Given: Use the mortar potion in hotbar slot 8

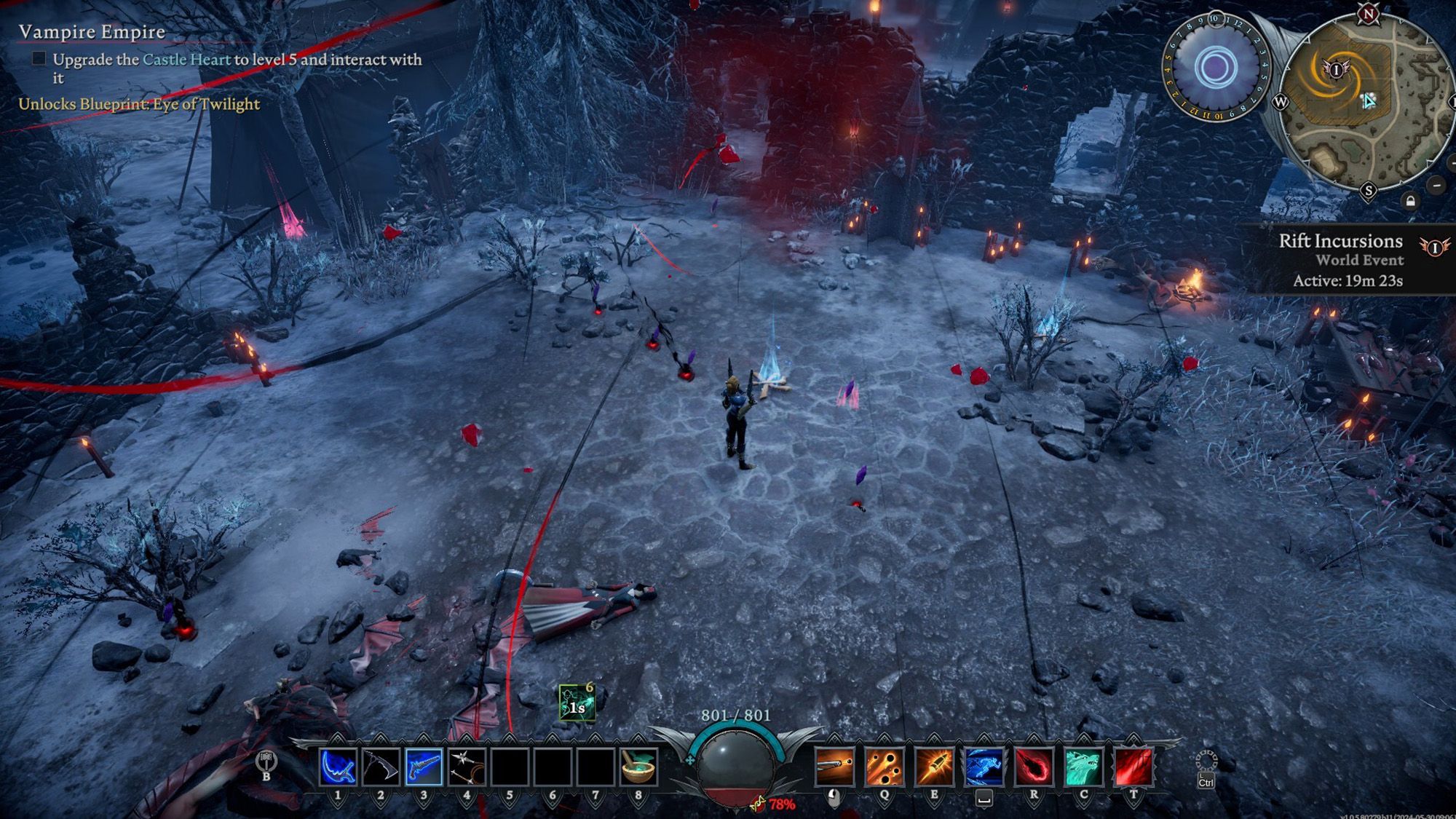Looking at the screenshot, I should tap(638, 767).
